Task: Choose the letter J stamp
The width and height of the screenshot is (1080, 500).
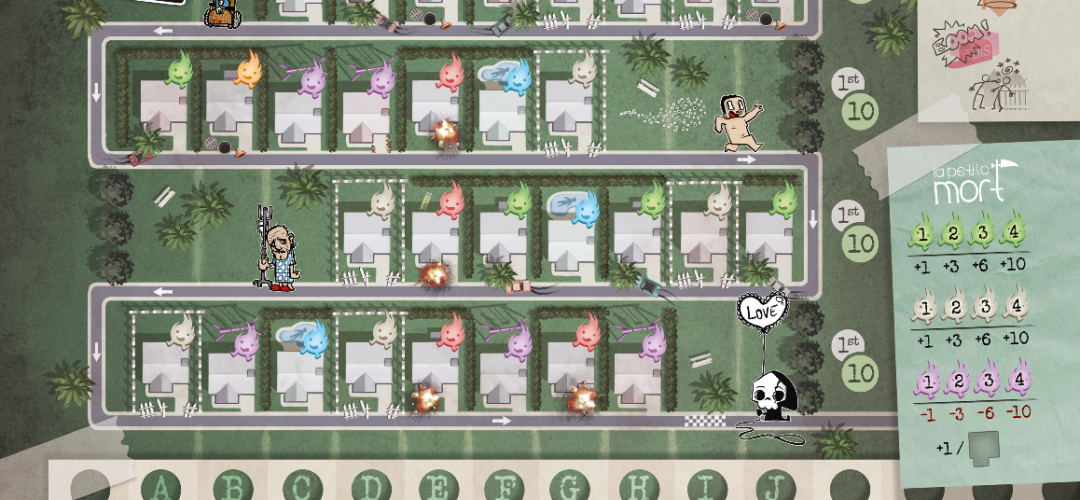Action: (771, 487)
